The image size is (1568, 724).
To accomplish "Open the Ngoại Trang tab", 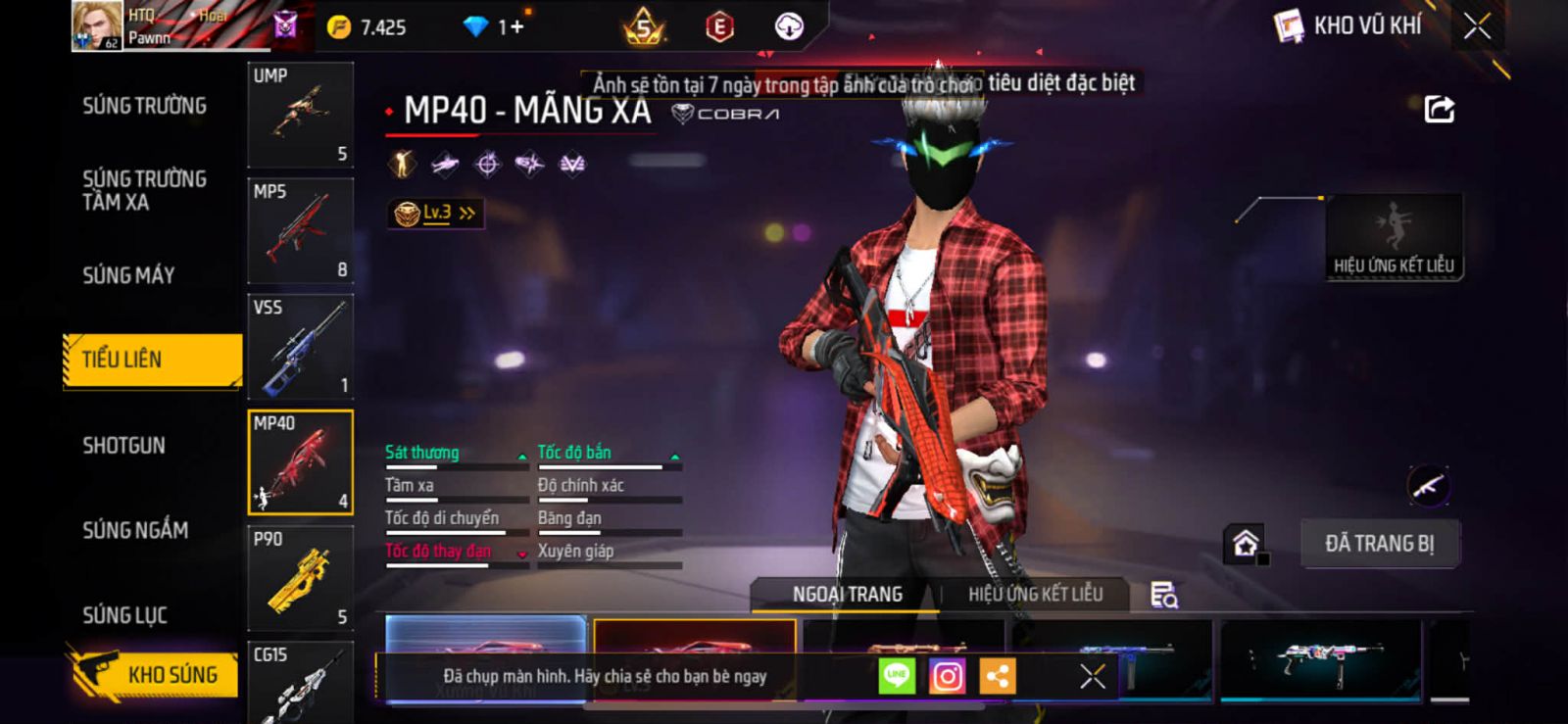I will point(847,594).
